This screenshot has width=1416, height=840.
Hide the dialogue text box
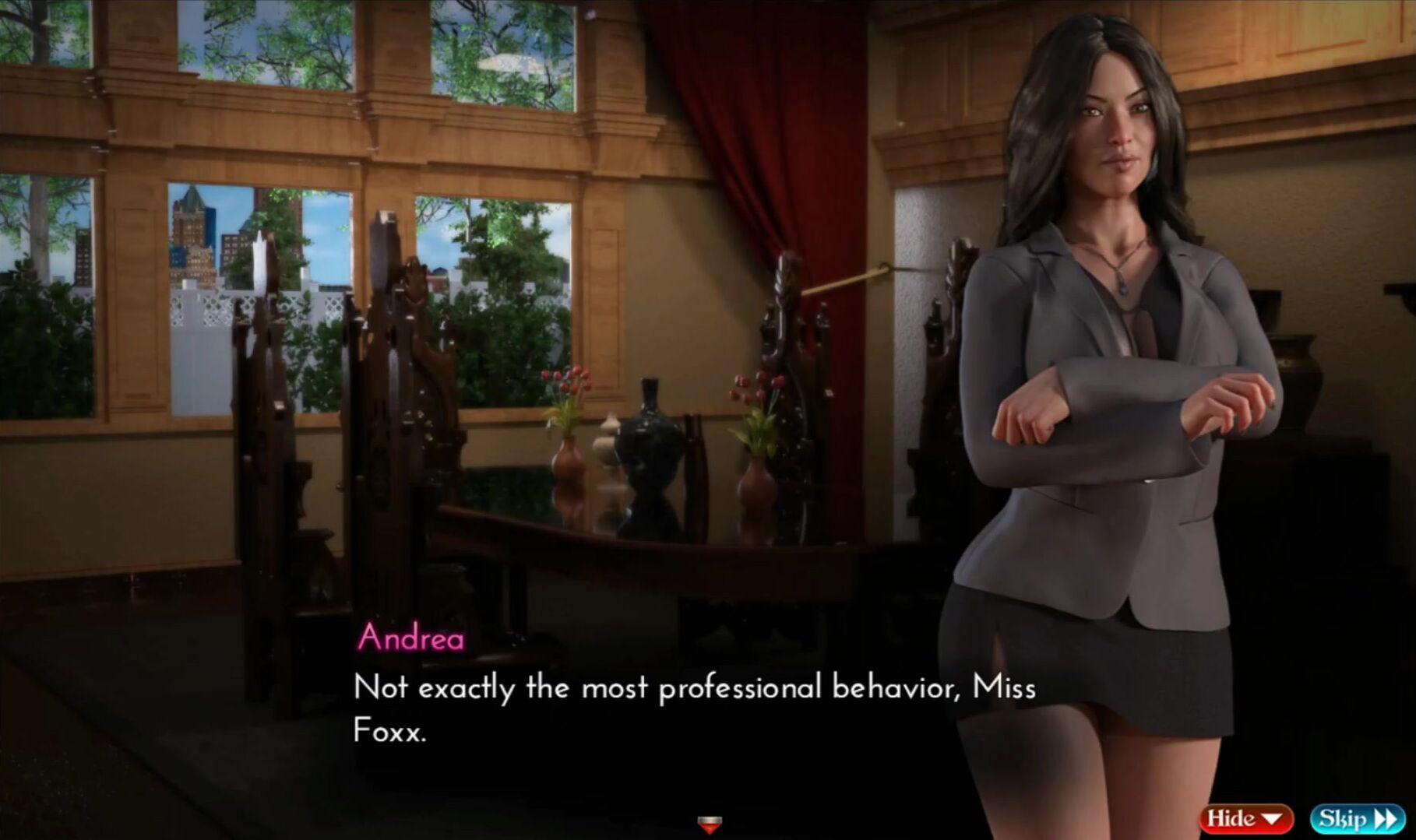click(x=1245, y=818)
